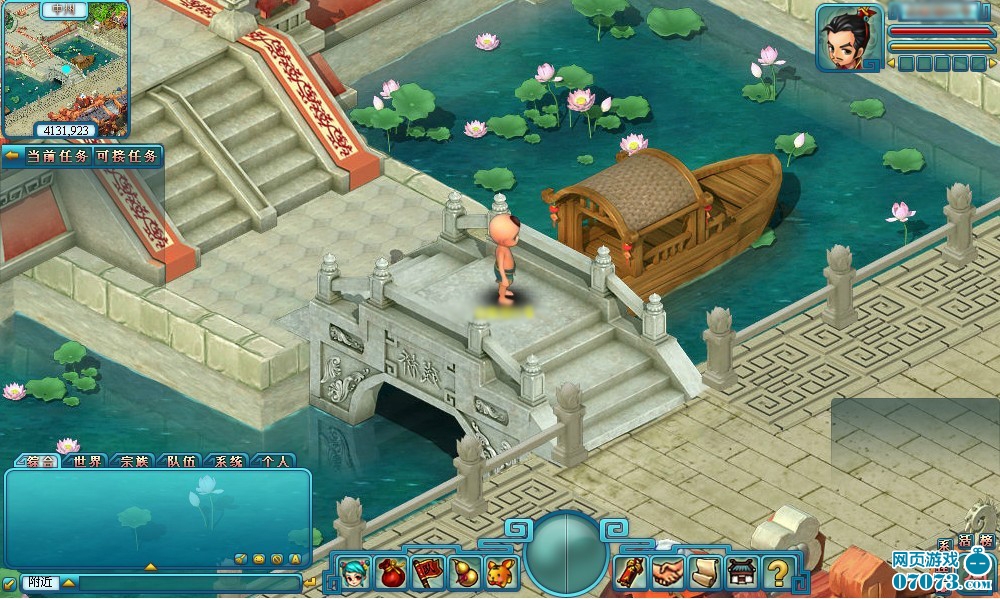The width and height of the screenshot is (1000, 599).
Task: Switch to the 世界 world chat tab
Action: tap(87, 461)
